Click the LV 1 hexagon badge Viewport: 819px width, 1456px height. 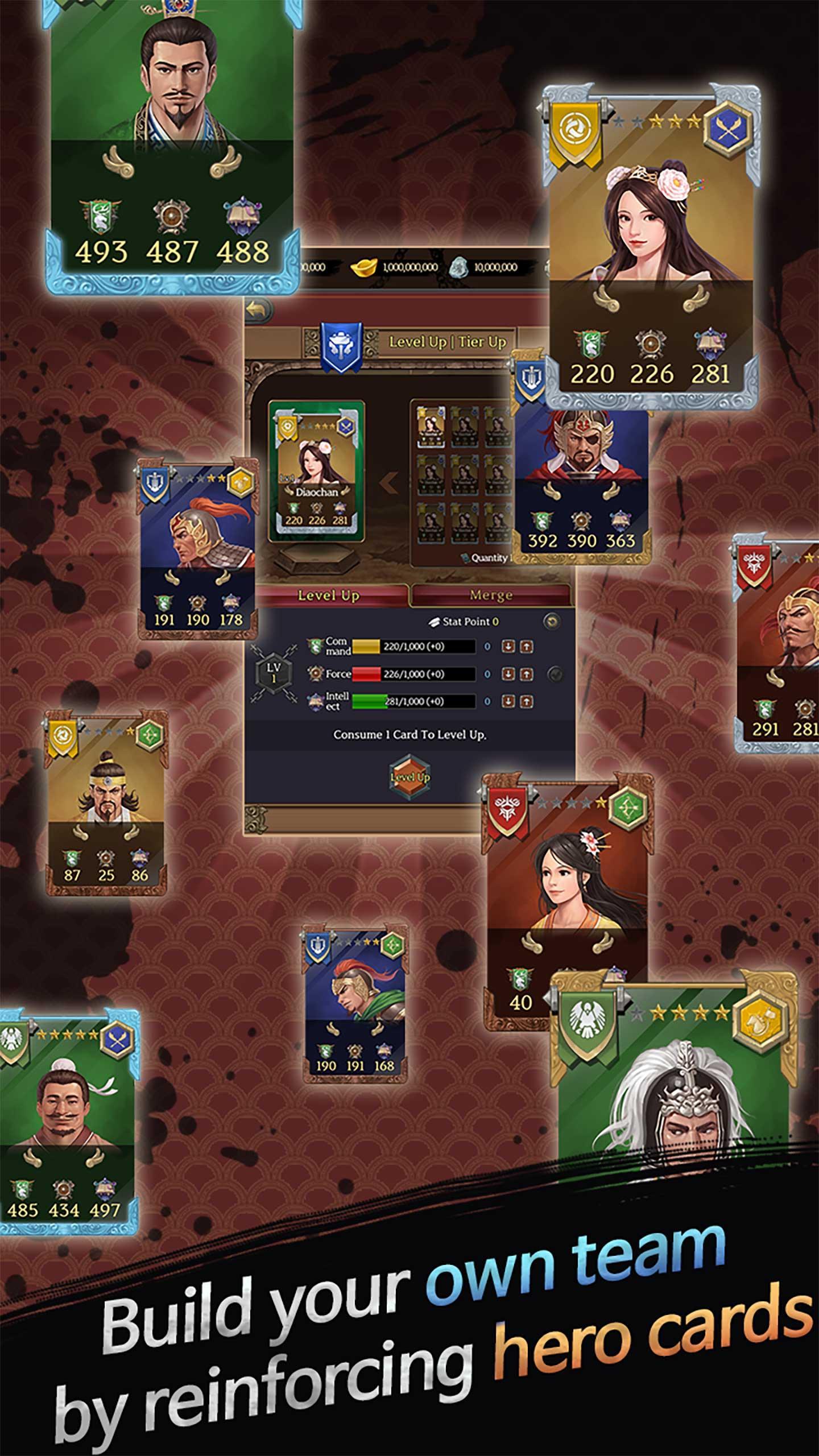pos(273,672)
